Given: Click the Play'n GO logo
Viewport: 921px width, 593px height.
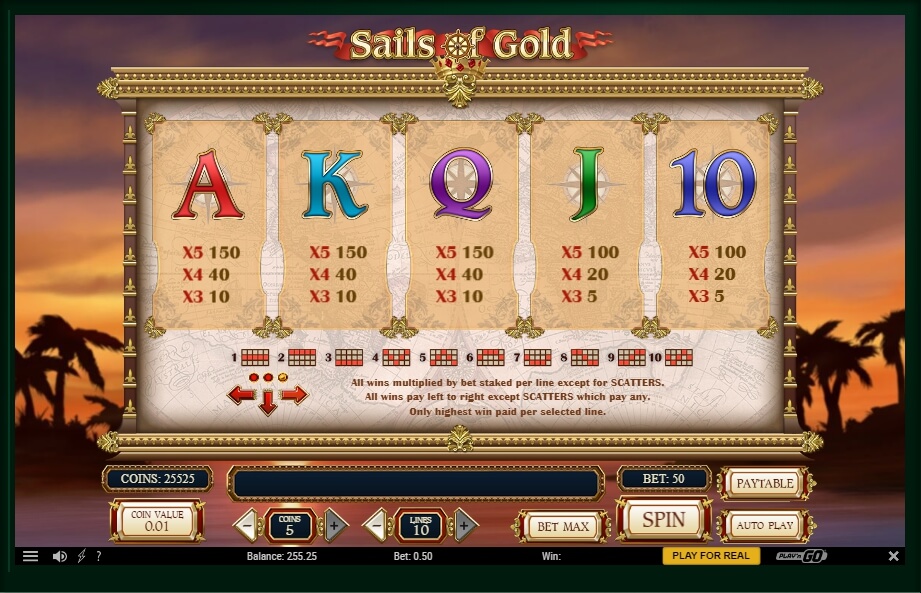Looking at the screenshot, I should click(800, 556).
